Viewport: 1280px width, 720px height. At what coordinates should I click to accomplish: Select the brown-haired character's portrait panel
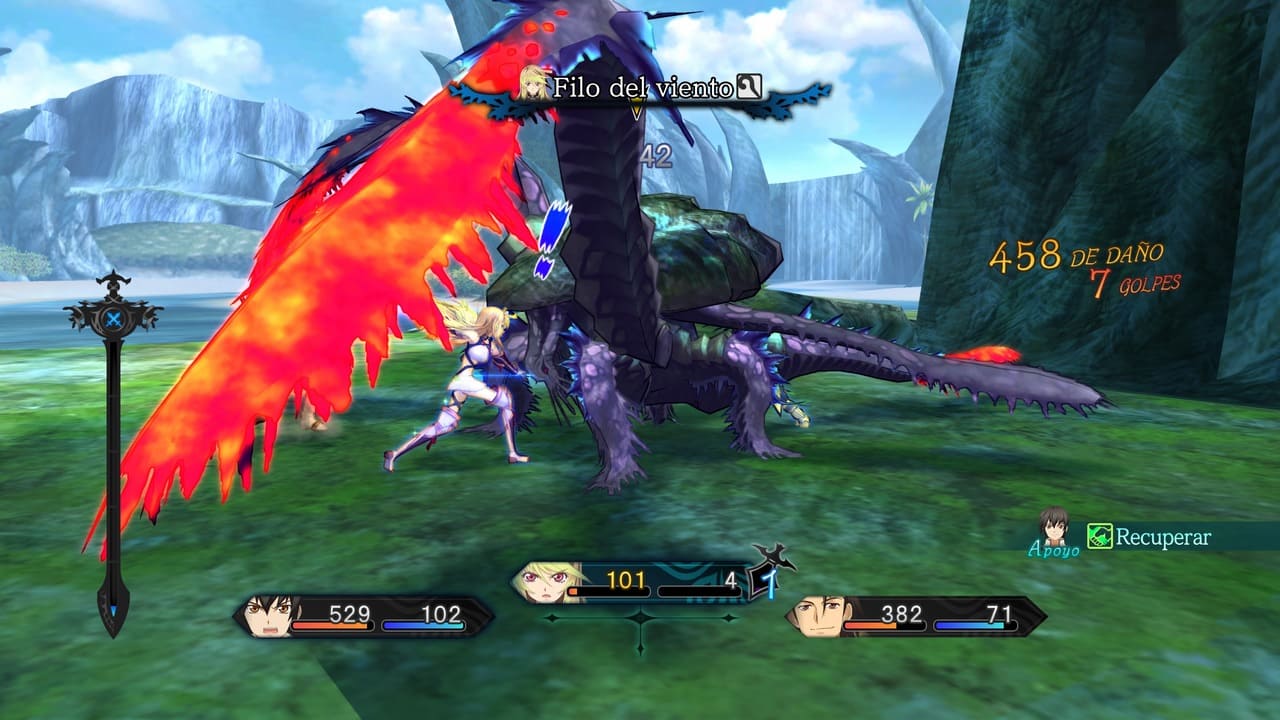[817, 616]
